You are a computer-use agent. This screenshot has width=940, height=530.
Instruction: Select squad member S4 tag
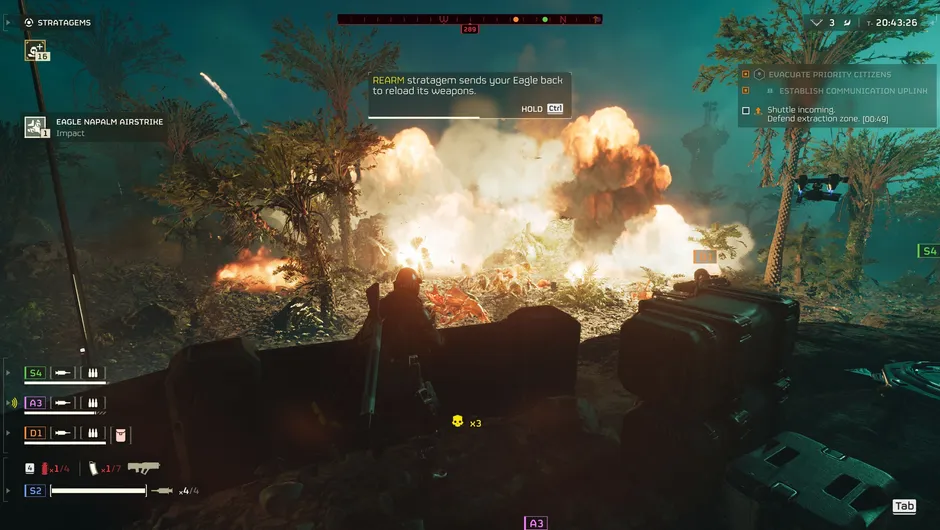36,373
